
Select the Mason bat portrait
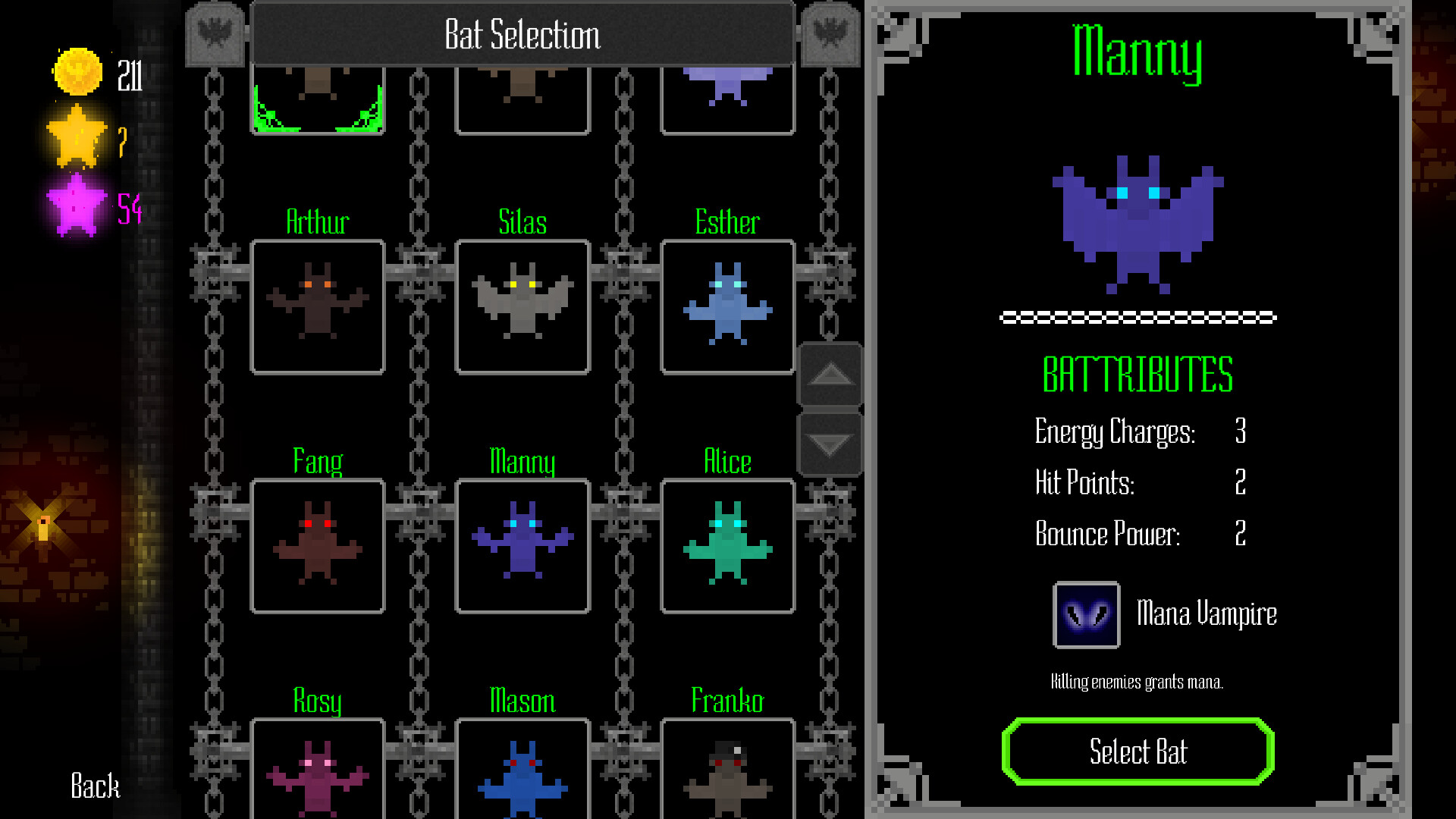click(x=522, y=773)
